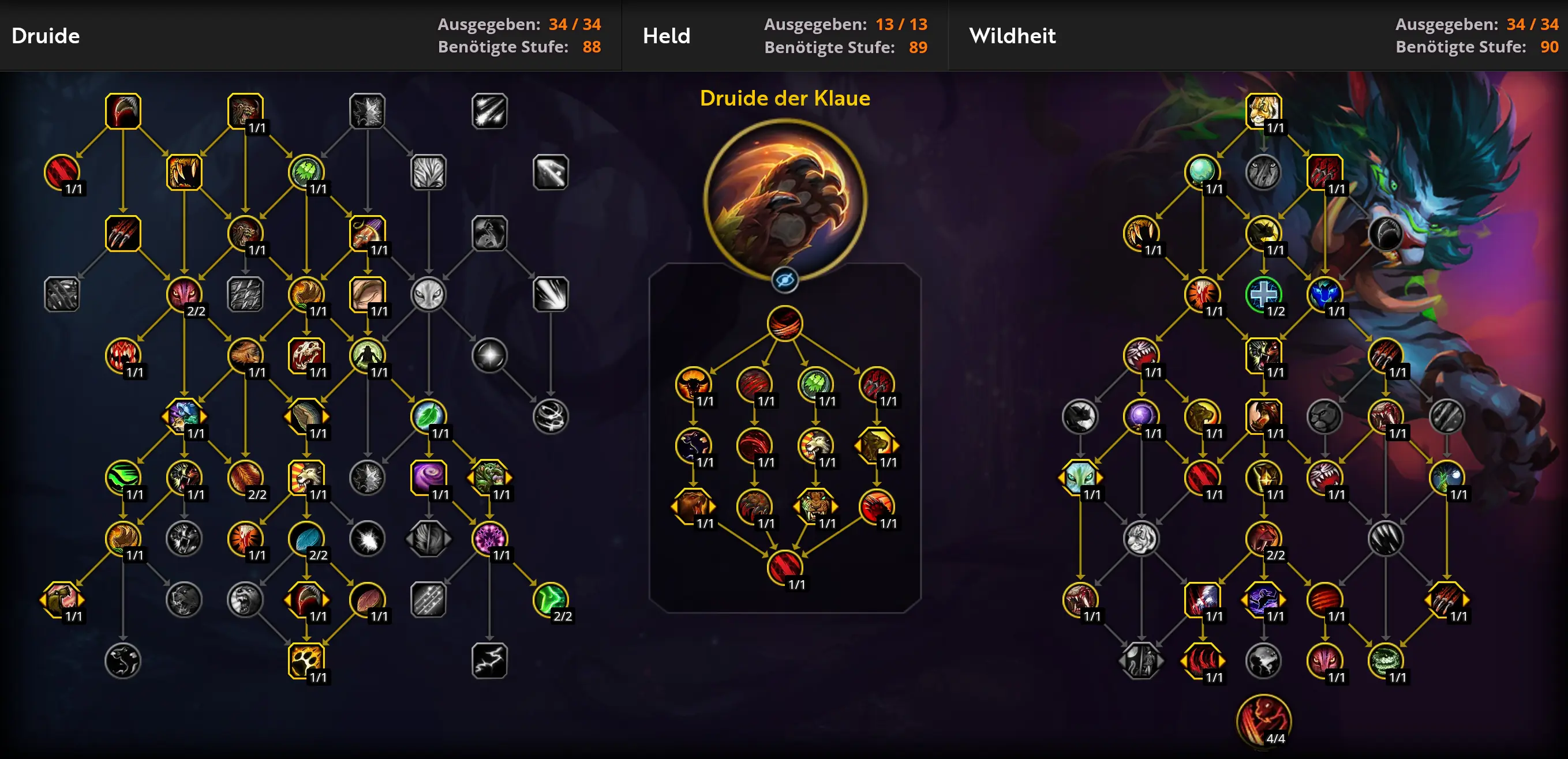Click the leopard-spot talent at Druide tree bottom
The height and width of the screenshot is (759, 1568).
[305, 660]
